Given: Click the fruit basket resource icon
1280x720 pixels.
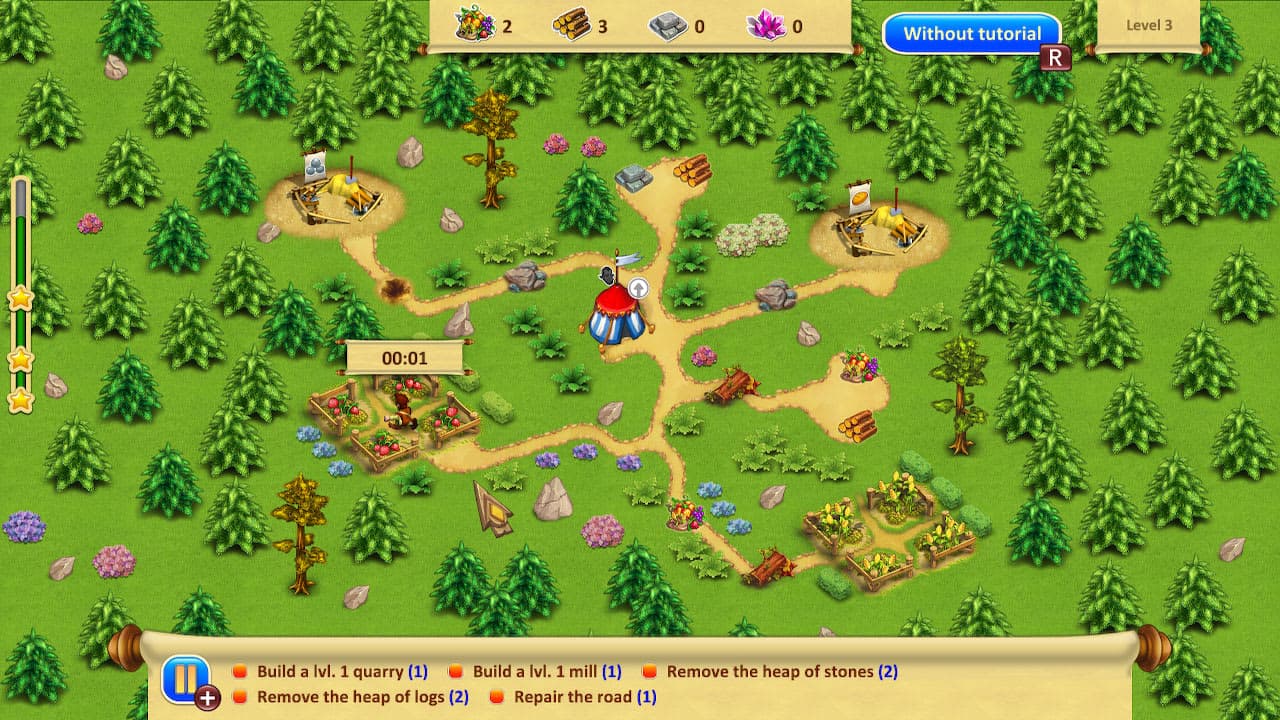Looking at the screenshot, I should coord(474,24).
